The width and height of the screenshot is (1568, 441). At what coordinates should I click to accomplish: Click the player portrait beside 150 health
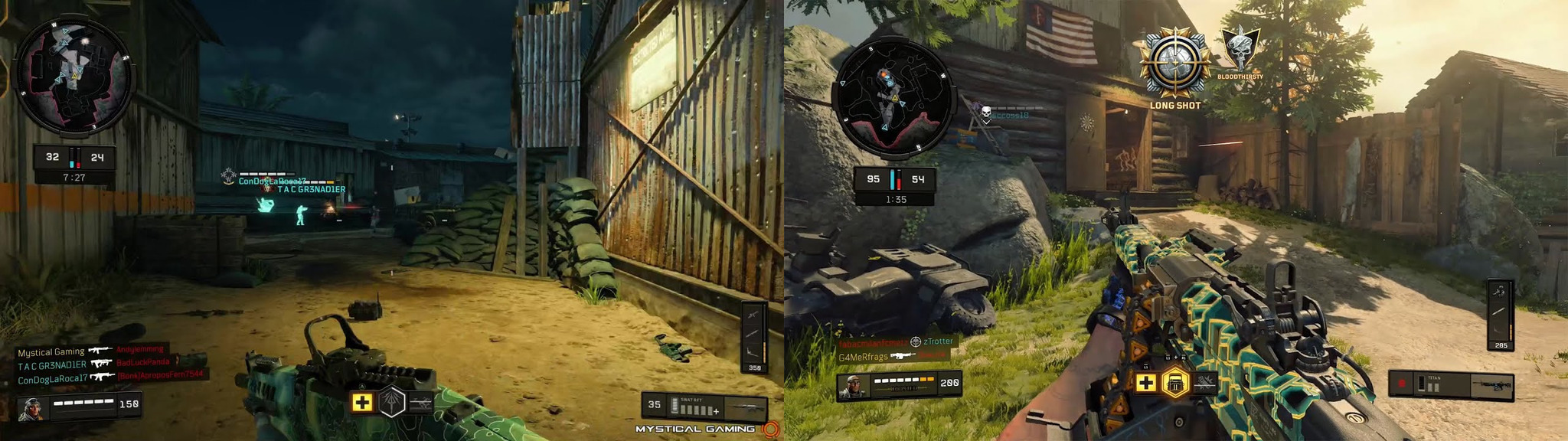click(34, 408)
